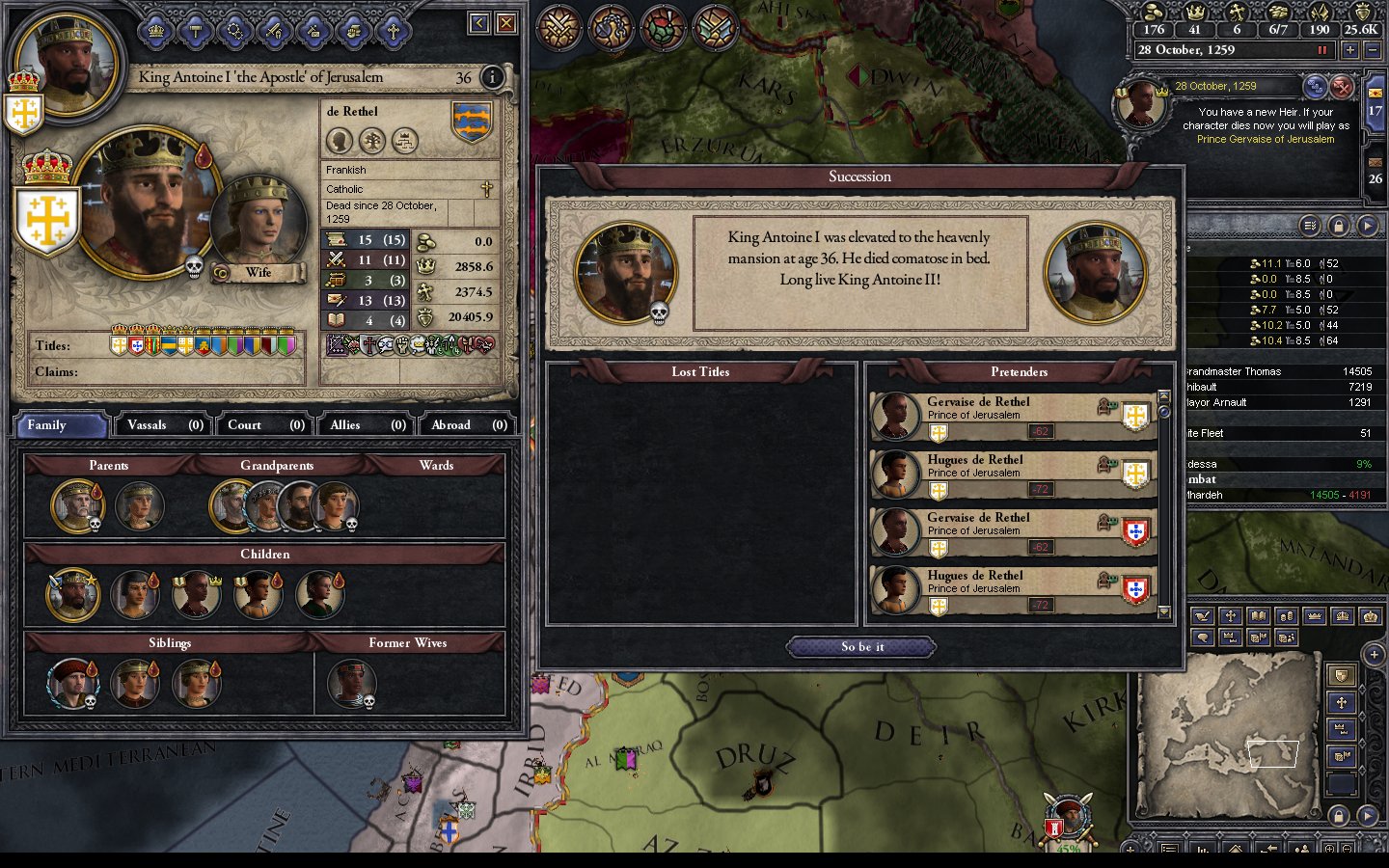Toggle the red pause button by the date
Viewport: 1389px width, 868px height.
pos(1322,50)
